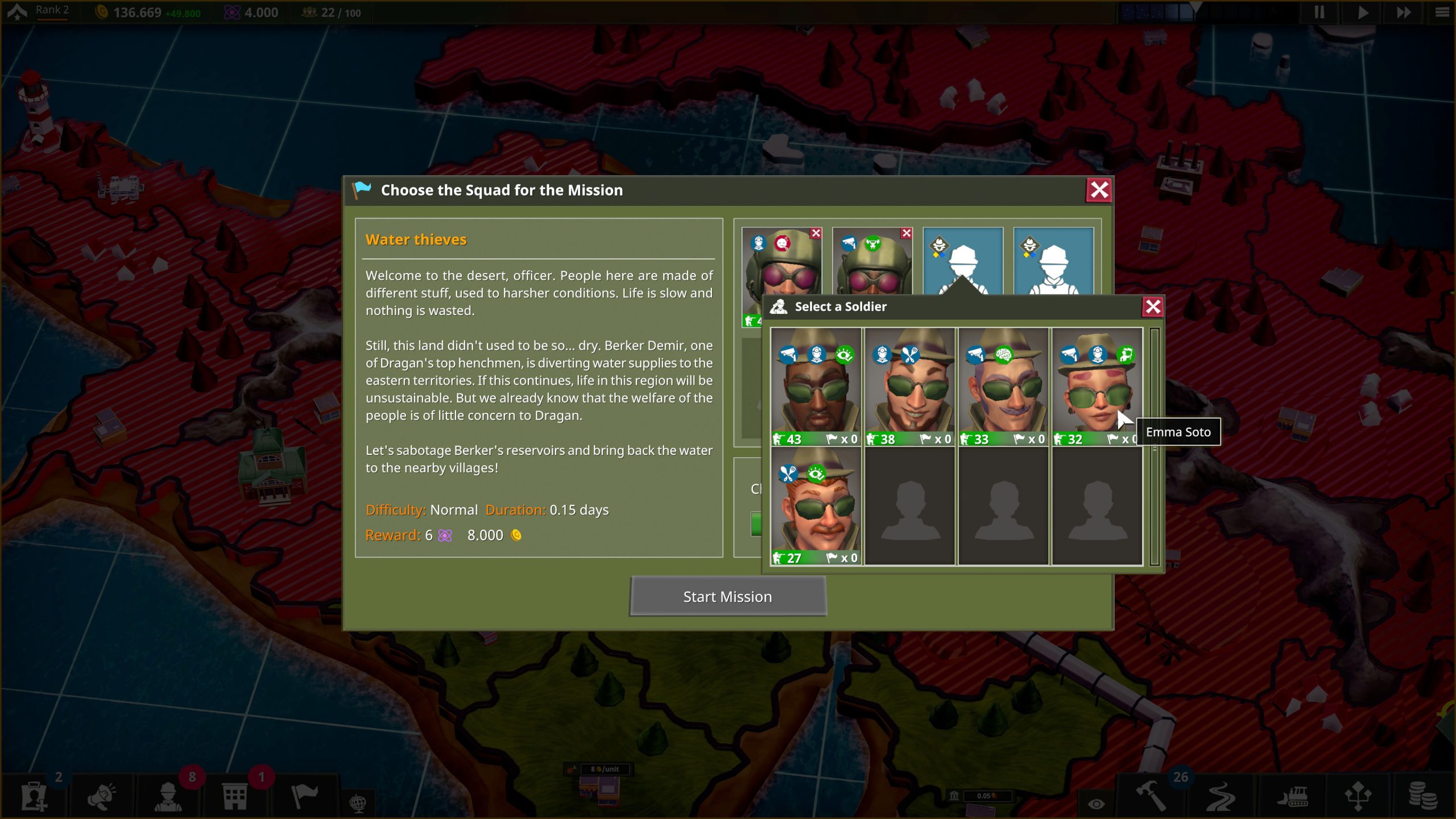Open the buildings panel

(x=234, y=796)
